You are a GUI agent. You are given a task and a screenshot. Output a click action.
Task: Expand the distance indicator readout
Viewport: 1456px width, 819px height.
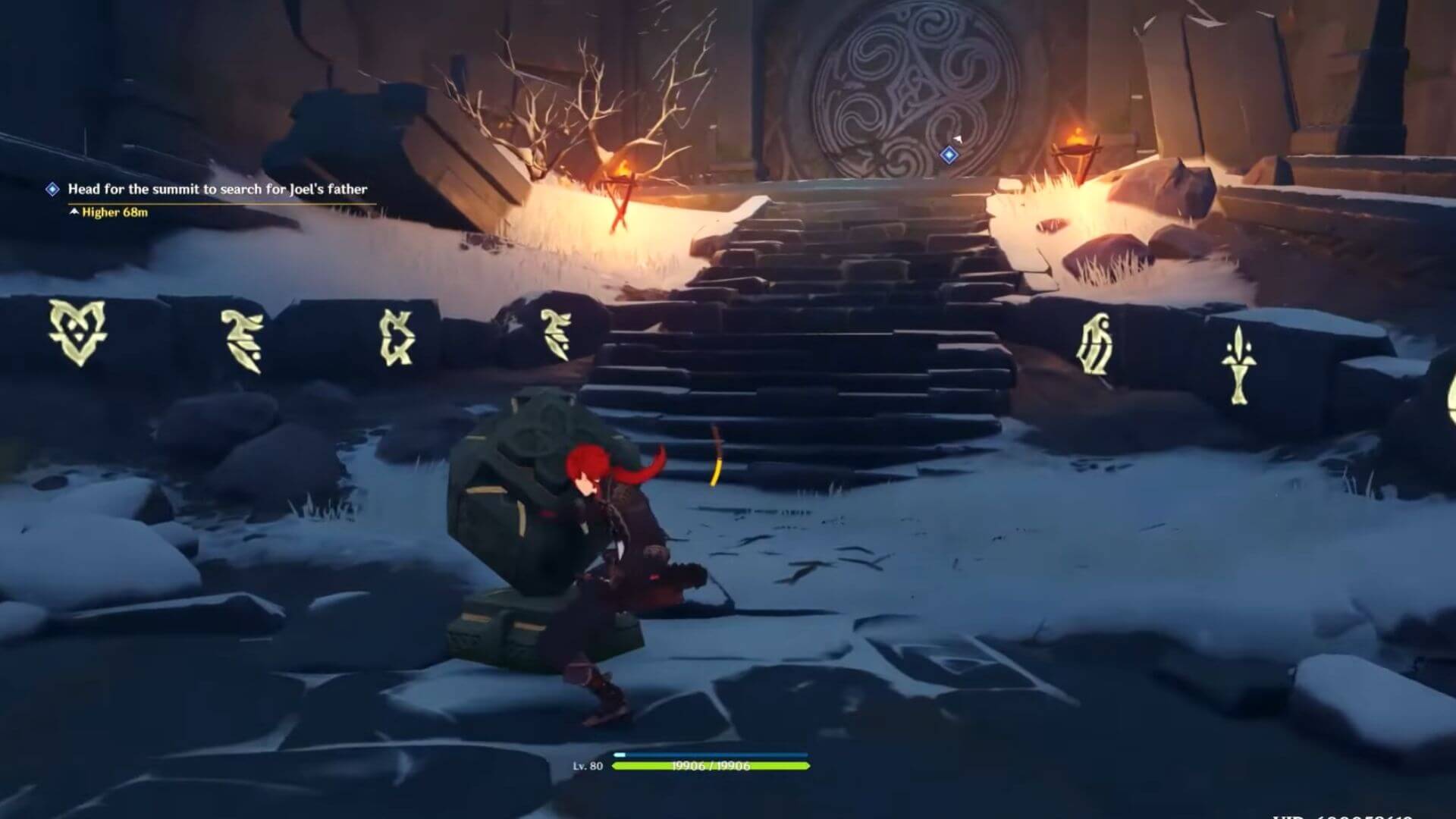pos(112,212)
